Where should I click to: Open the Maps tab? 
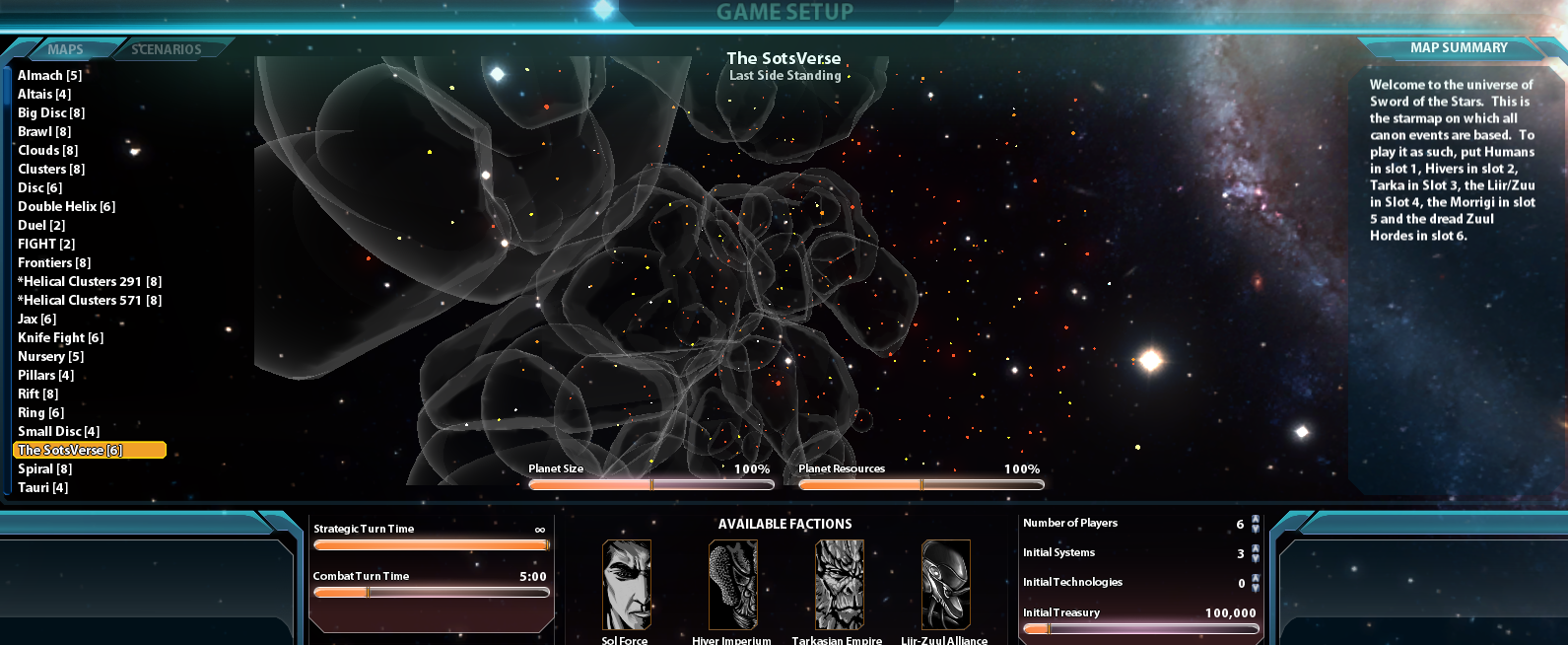point(65,49)
